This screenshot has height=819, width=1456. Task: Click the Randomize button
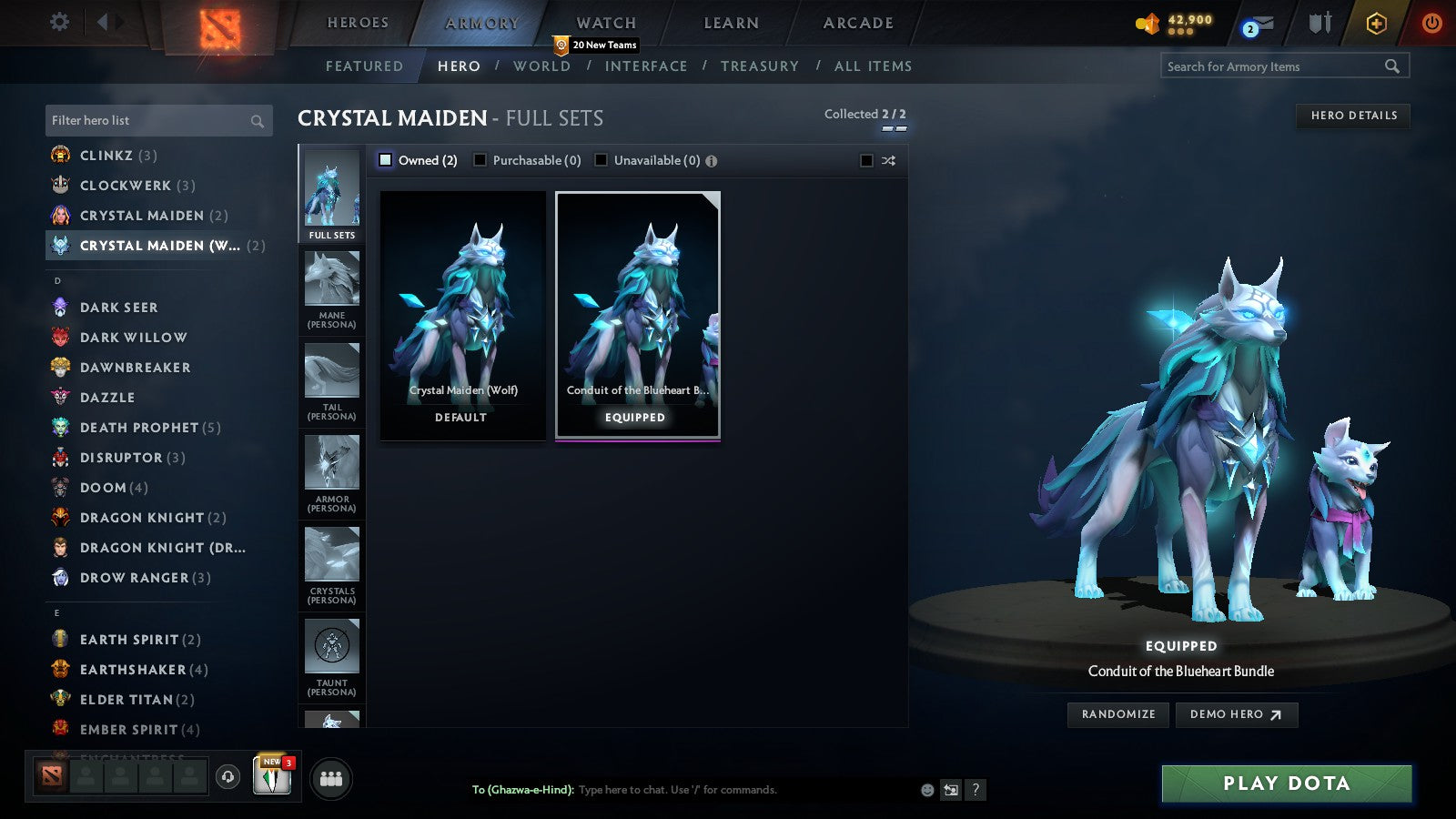(1117, 714)
